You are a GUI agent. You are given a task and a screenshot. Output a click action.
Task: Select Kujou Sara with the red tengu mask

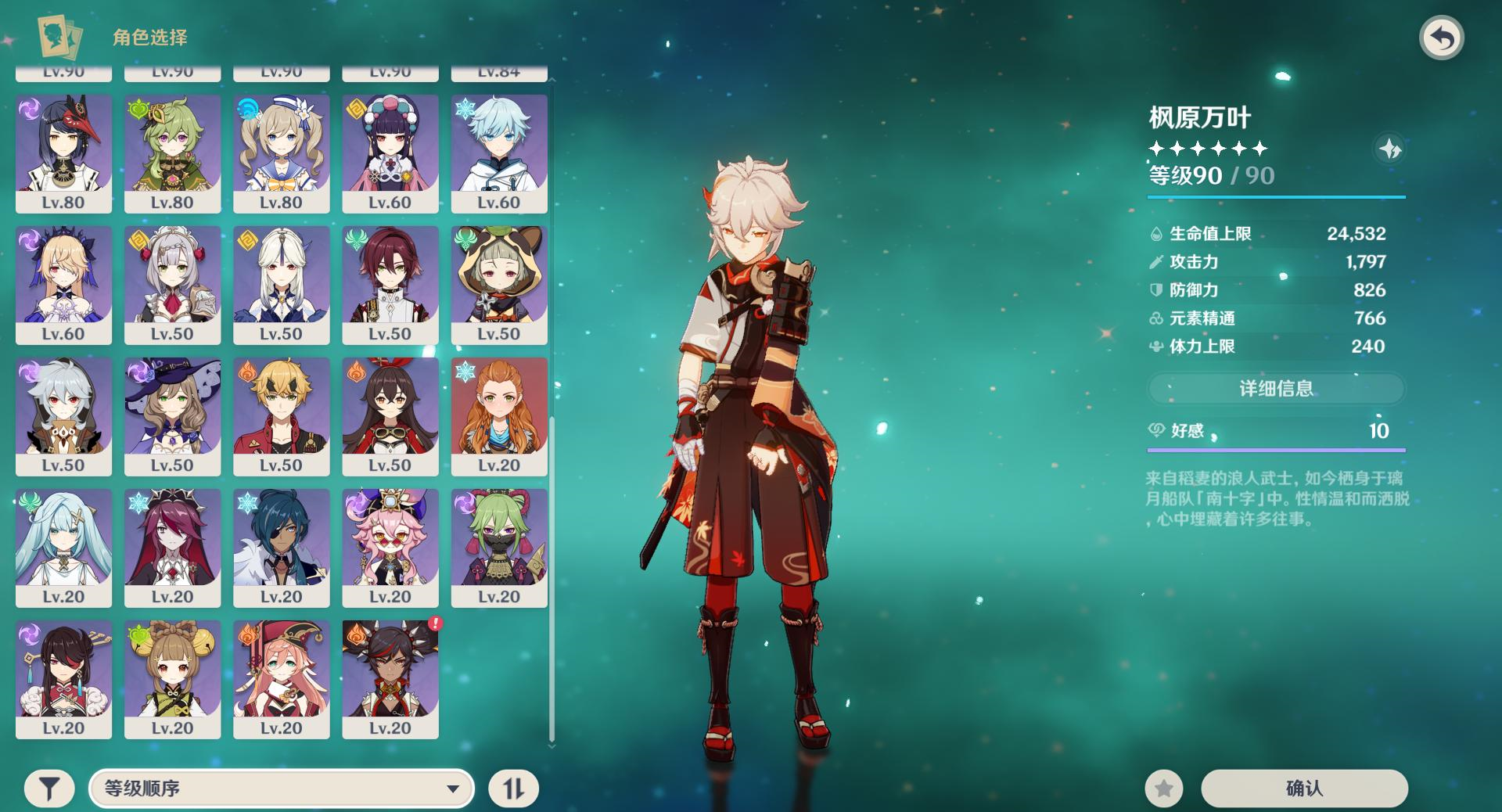(63, 153)
